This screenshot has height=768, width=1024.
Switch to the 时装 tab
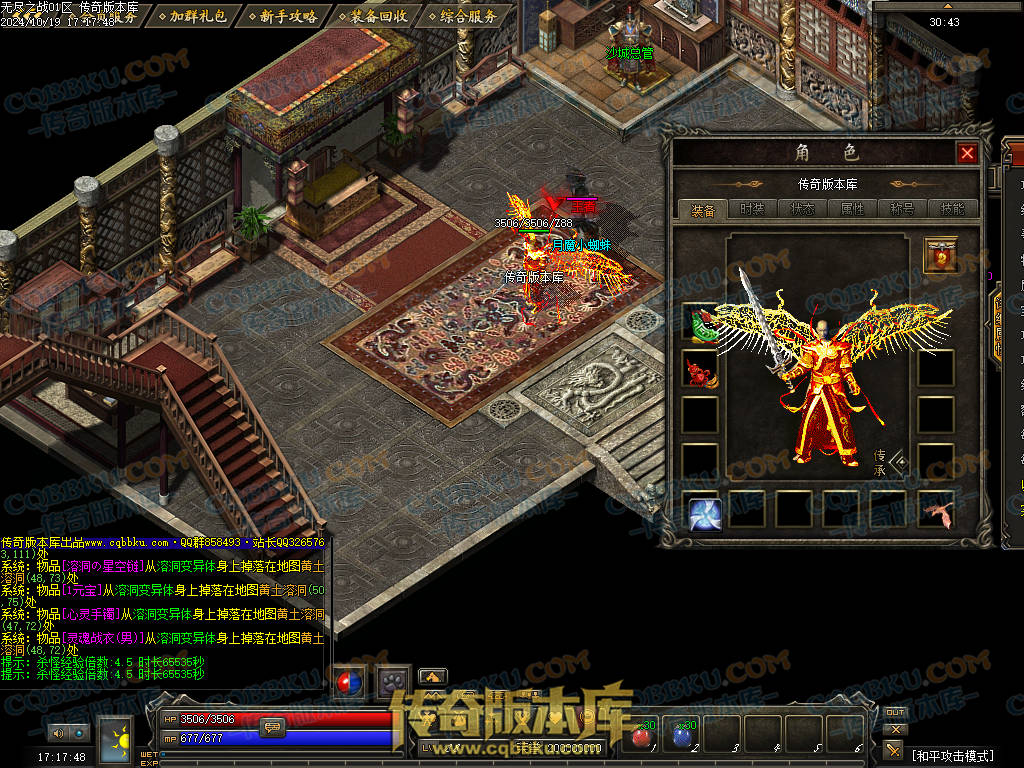(x=752, y=209)
